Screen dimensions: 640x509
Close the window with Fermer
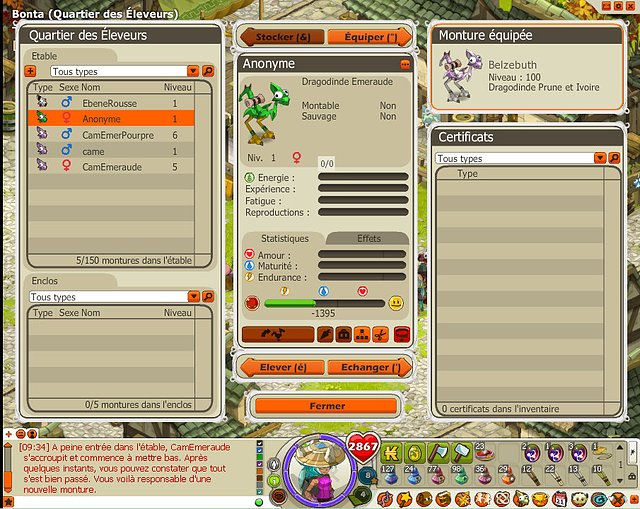(x=327, y=406)
